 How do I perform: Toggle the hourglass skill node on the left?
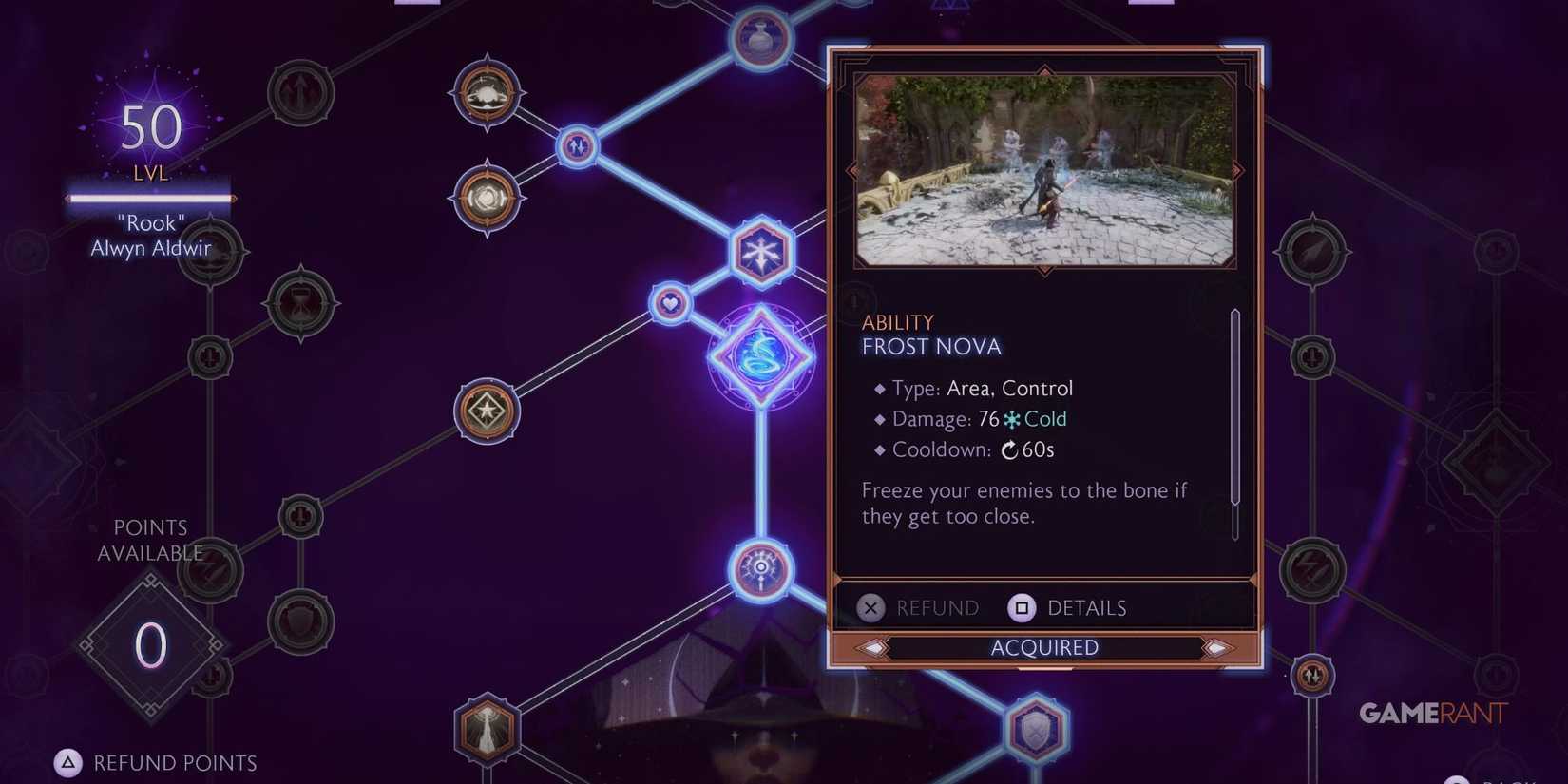(300, 304)
